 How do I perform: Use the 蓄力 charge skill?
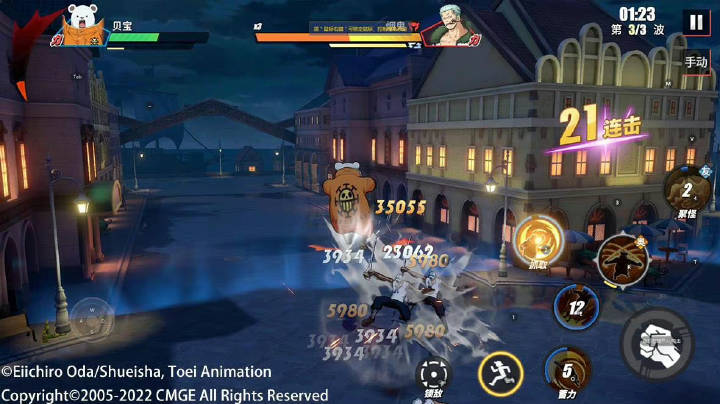point(568,370)
